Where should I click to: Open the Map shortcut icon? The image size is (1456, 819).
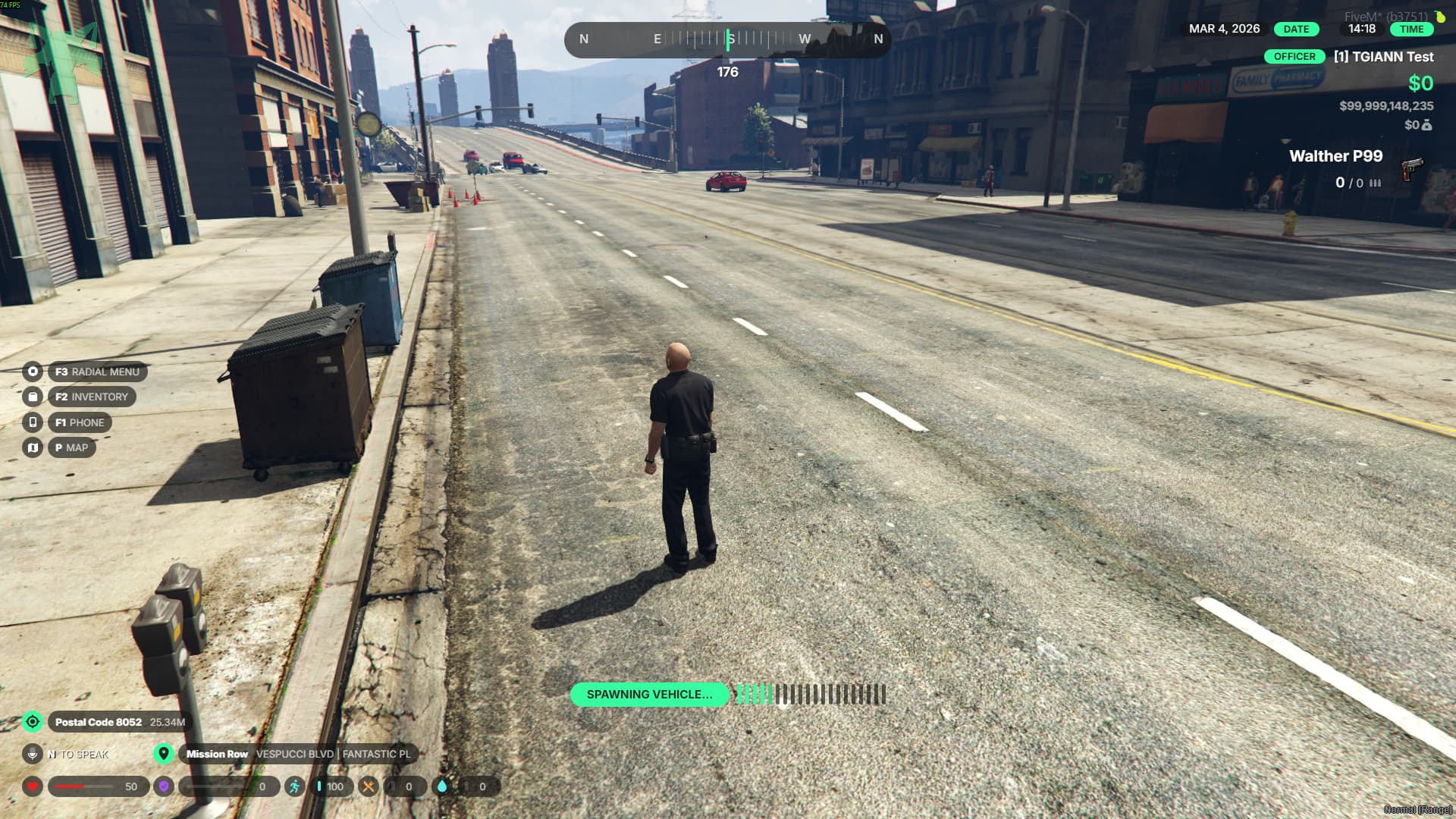pos(33,447)
